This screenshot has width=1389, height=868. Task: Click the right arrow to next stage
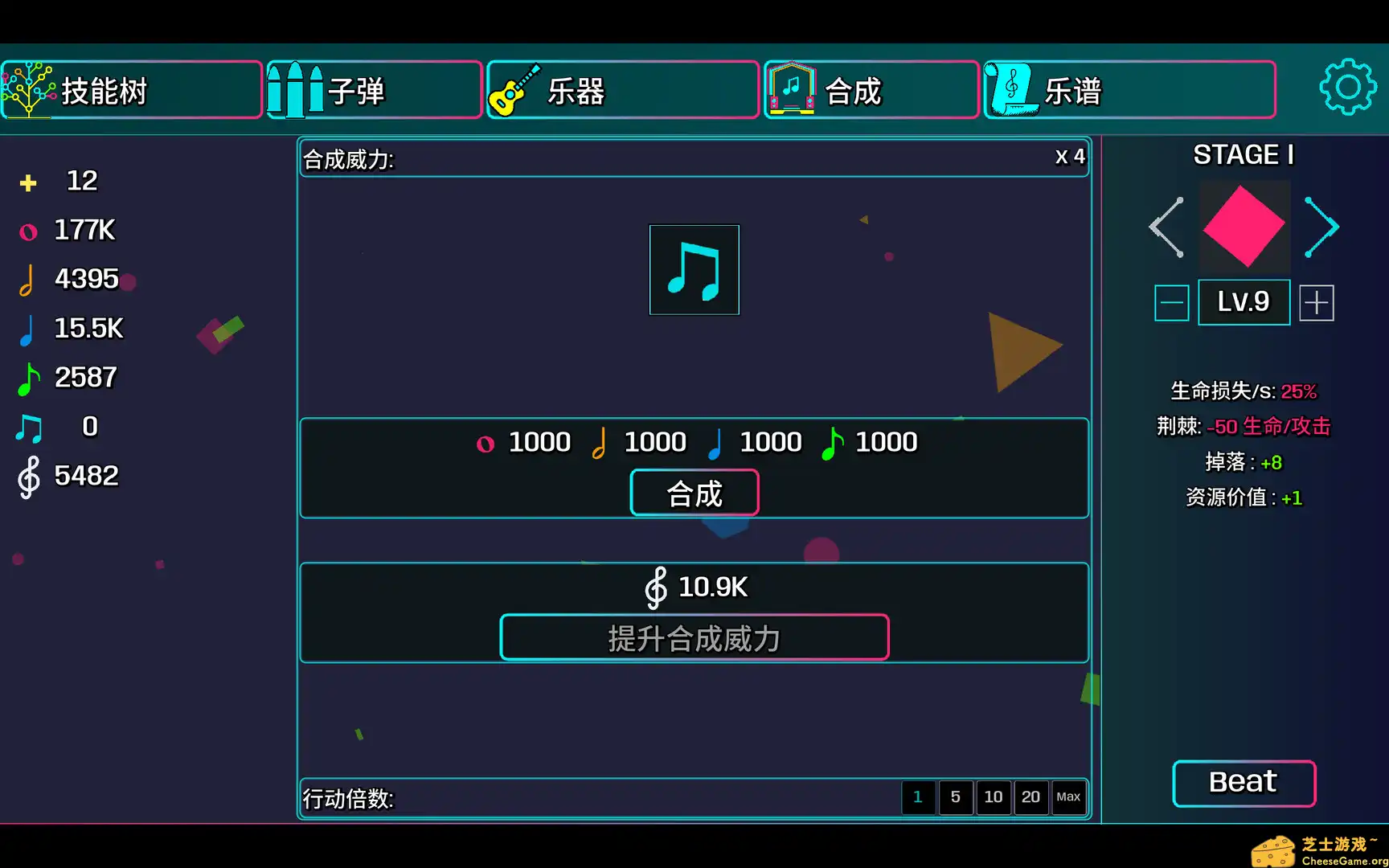1322,227
